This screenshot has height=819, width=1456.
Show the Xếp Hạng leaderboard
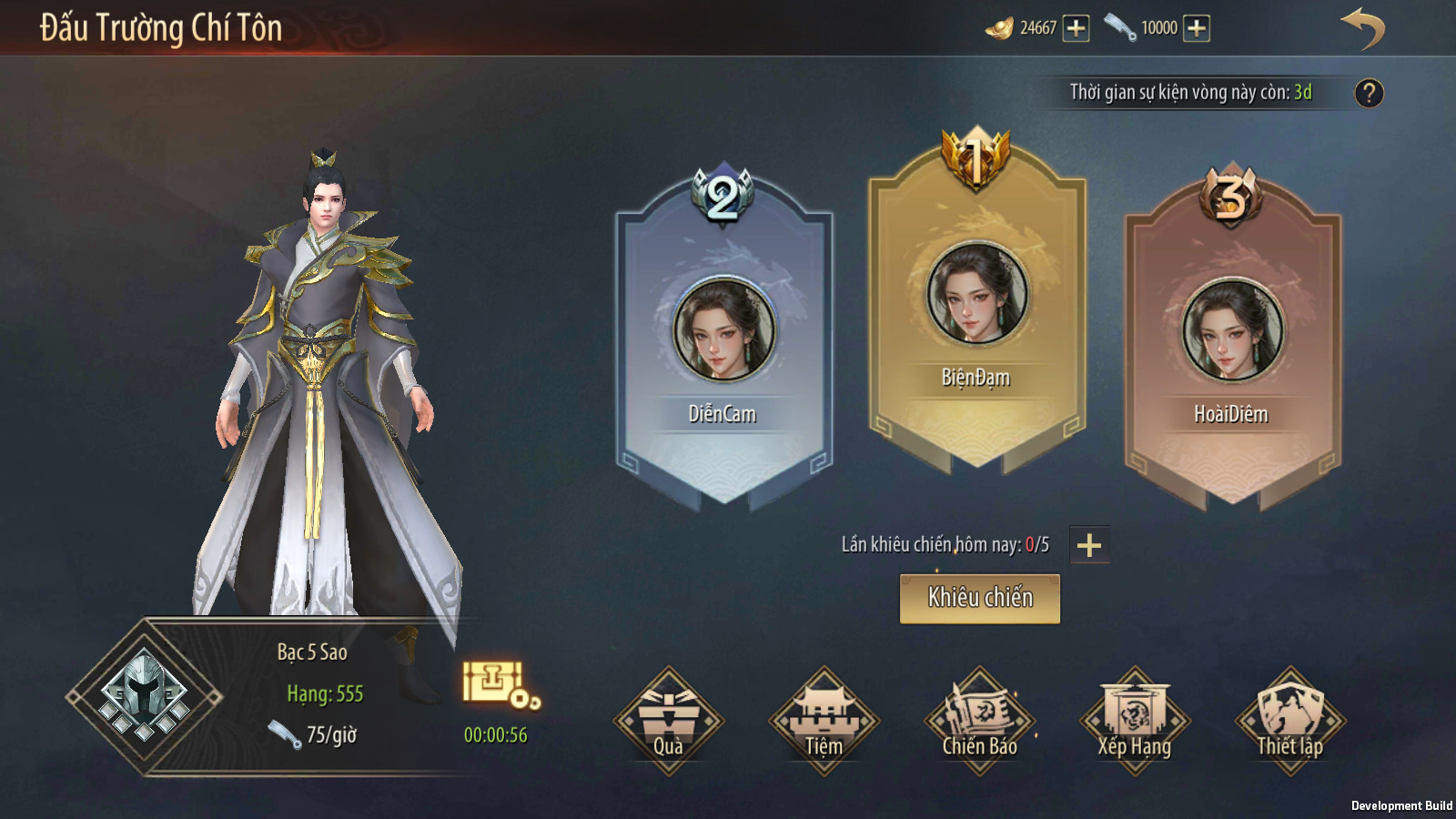(1134, 721)
